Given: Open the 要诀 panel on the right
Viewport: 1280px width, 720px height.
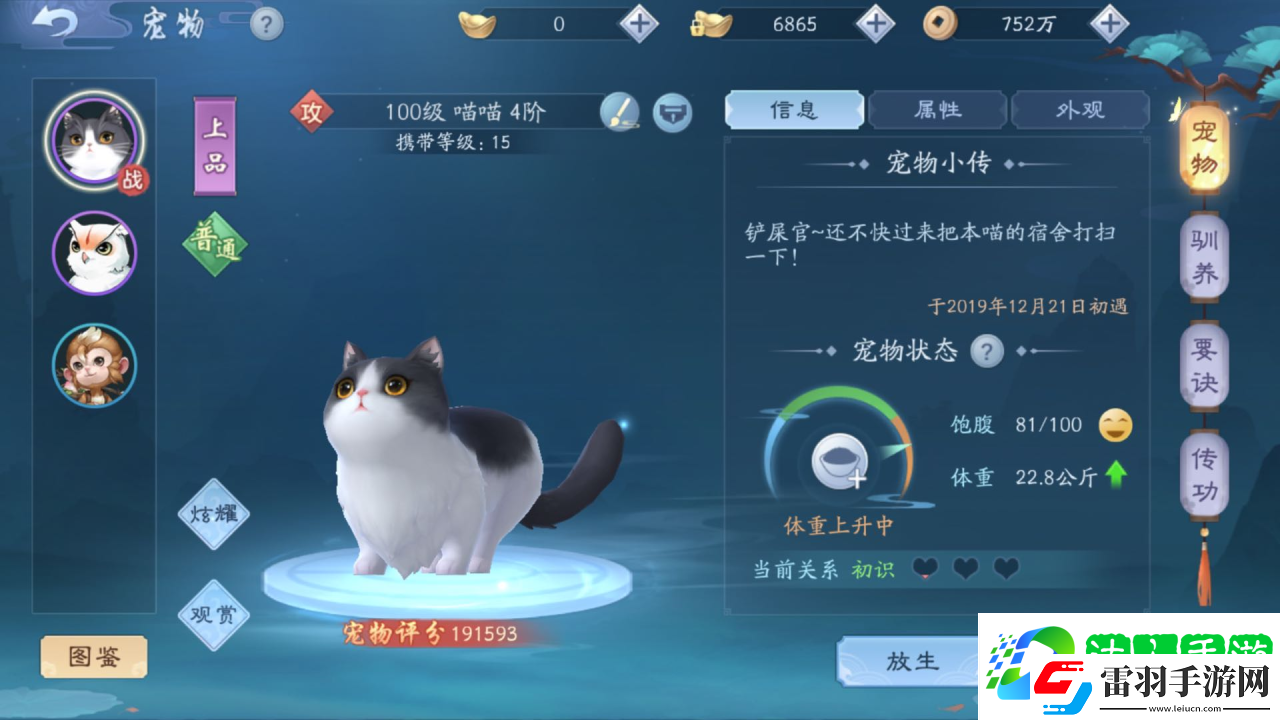Looking at the screenshot, I should pos(1204,362).
